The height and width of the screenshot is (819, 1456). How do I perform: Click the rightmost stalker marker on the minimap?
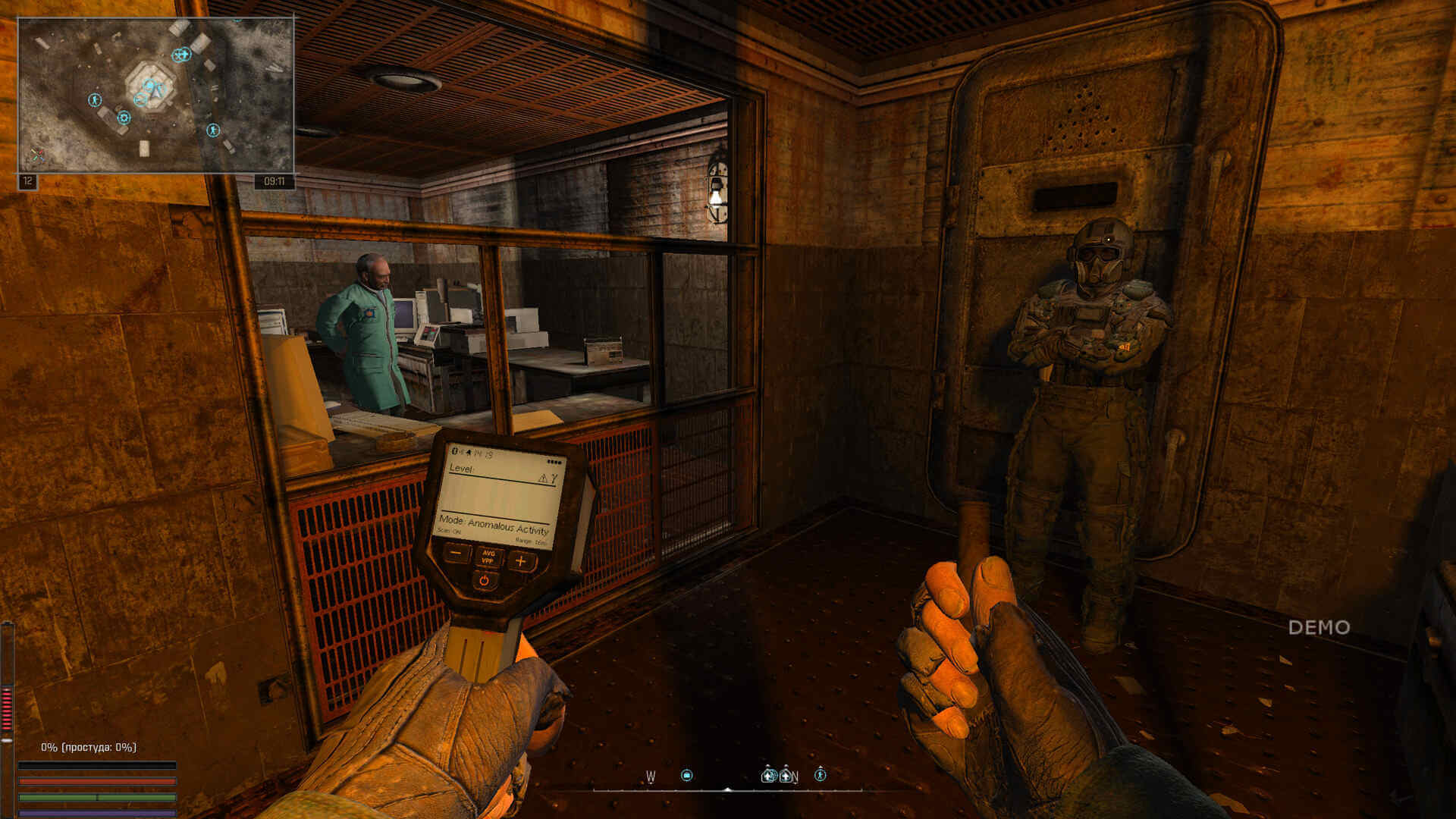pyautogui.click(x=213, y=130)
